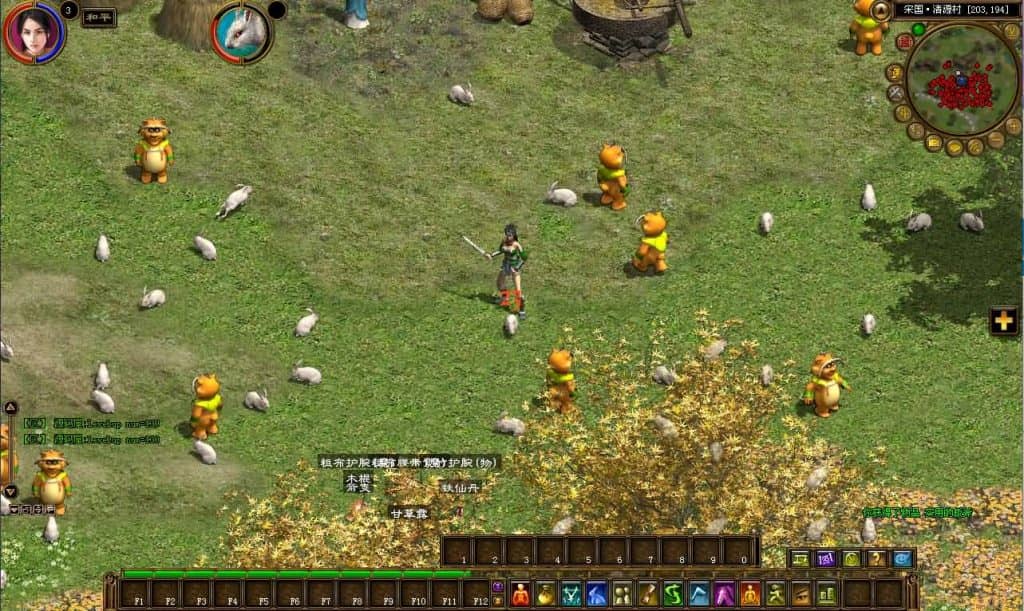Click the orange meditating figure icon

pyautogui.click(x=750, y=594)
